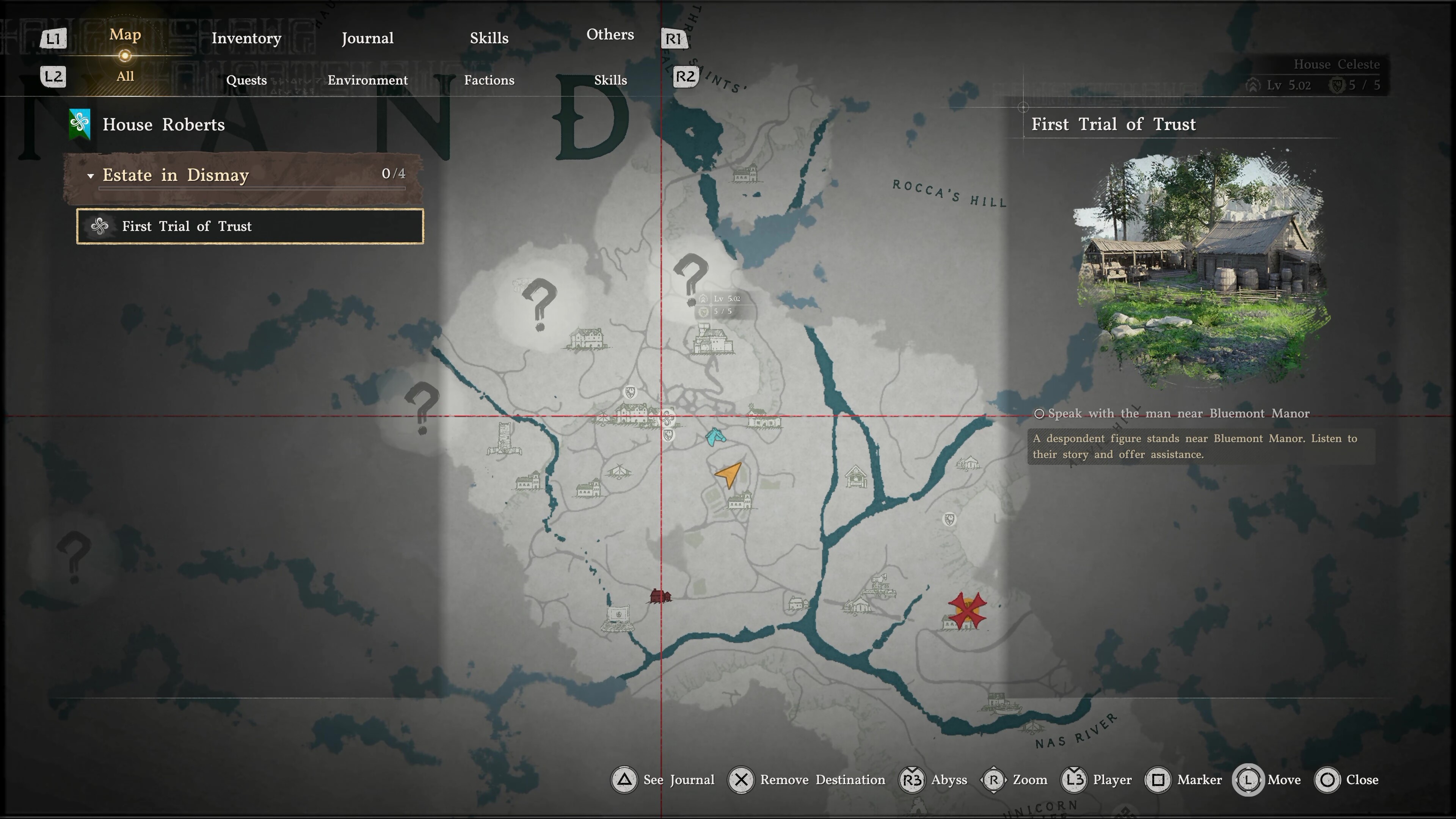Select the red house map marker
This screenshot has height=819, width=1456.
tap(660, 596)
